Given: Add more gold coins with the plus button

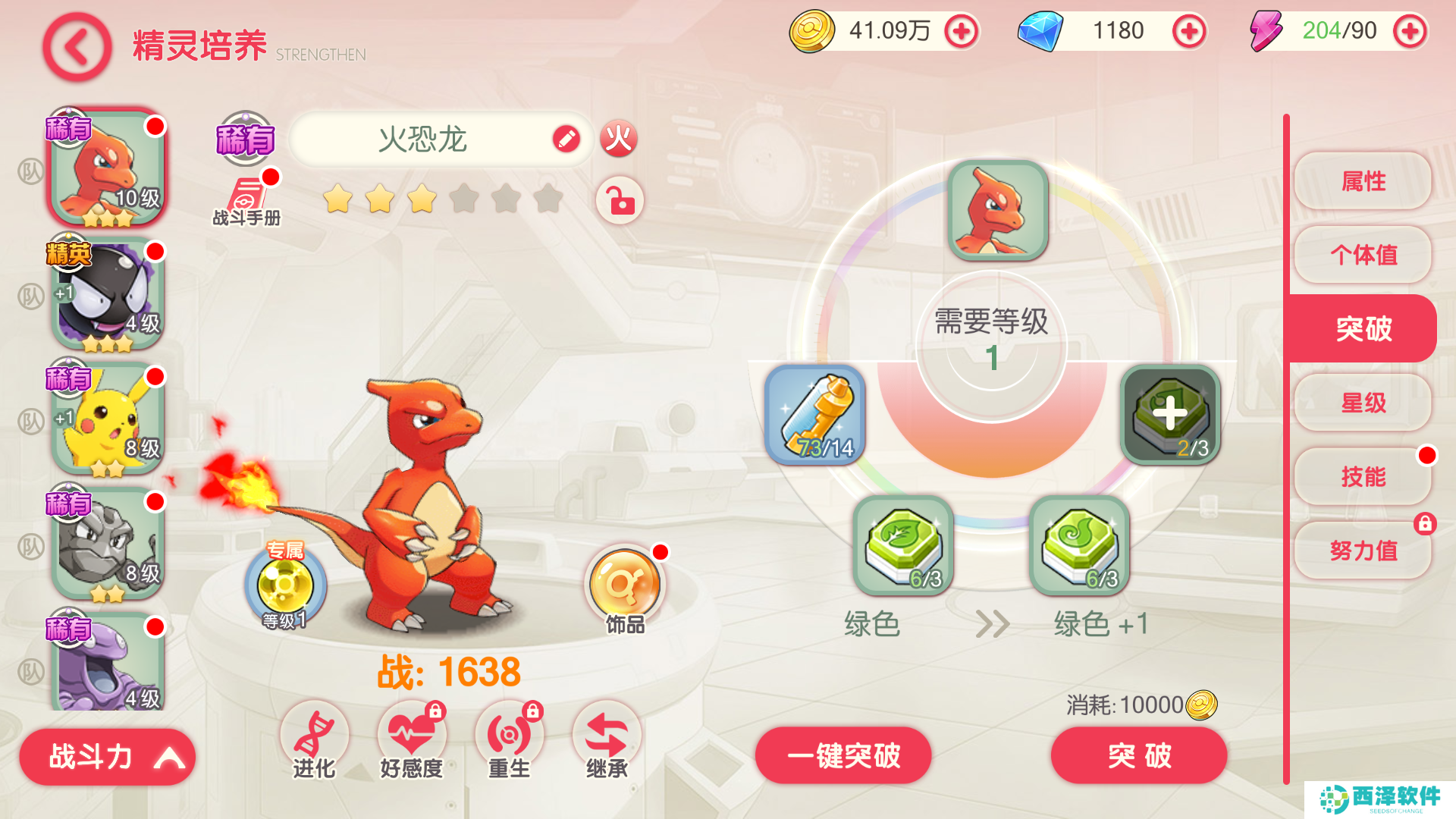Looking at the screenshot, I should pyautogui.click(x=961, y=32).
